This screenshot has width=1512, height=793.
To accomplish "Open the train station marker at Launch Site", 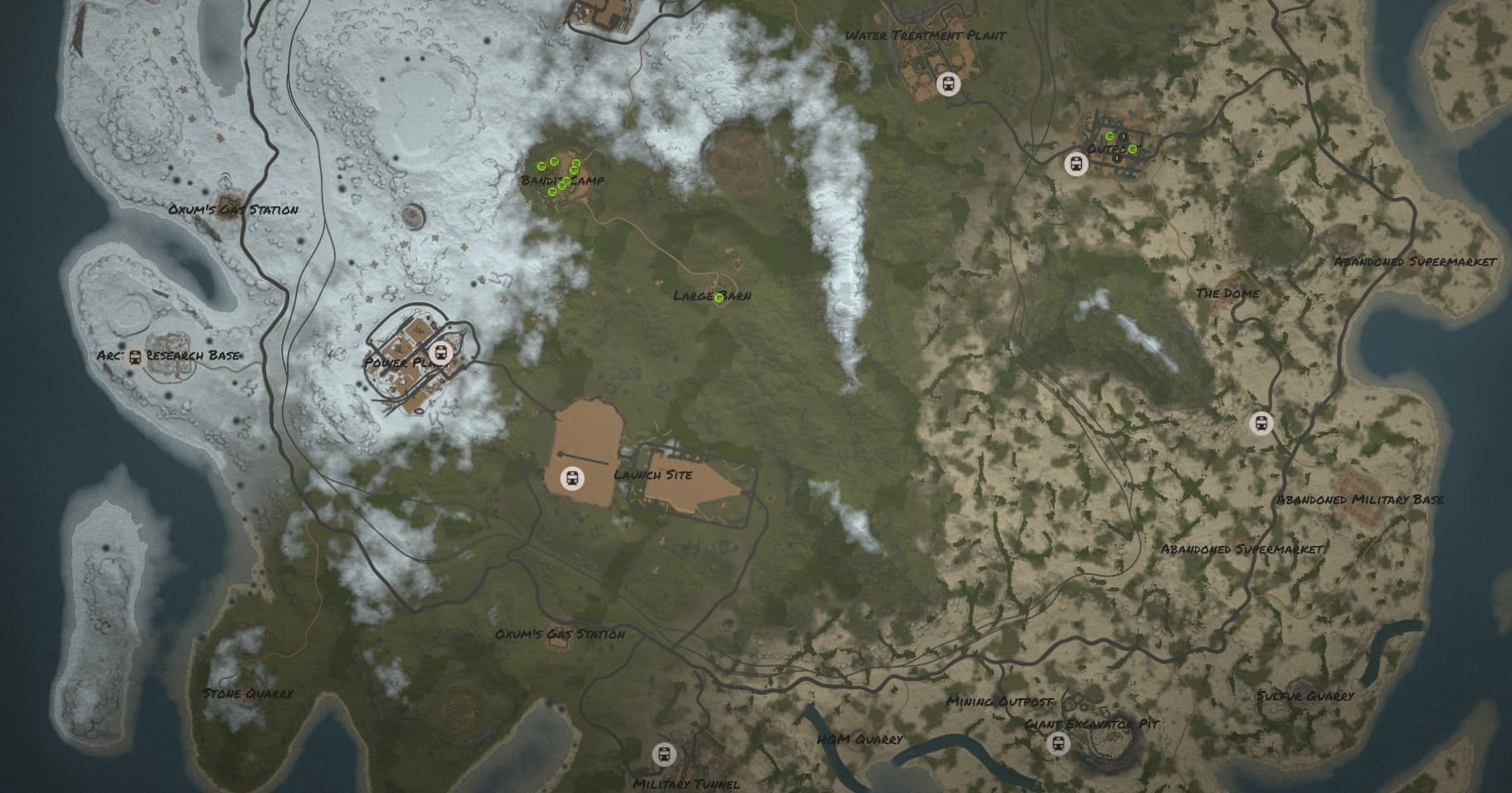I will (573, 478).
